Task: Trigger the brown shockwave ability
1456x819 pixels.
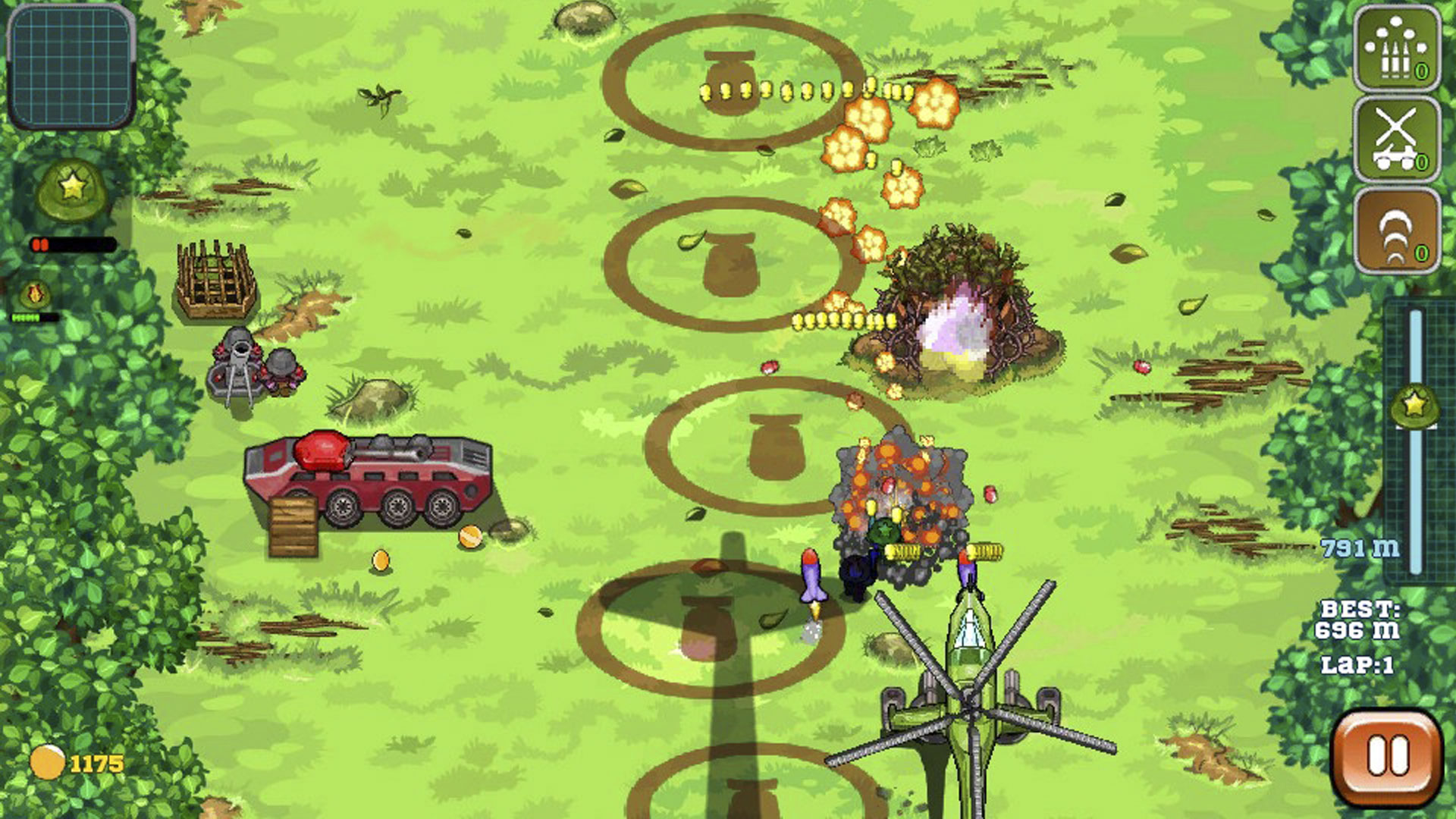Action: 1397,231
